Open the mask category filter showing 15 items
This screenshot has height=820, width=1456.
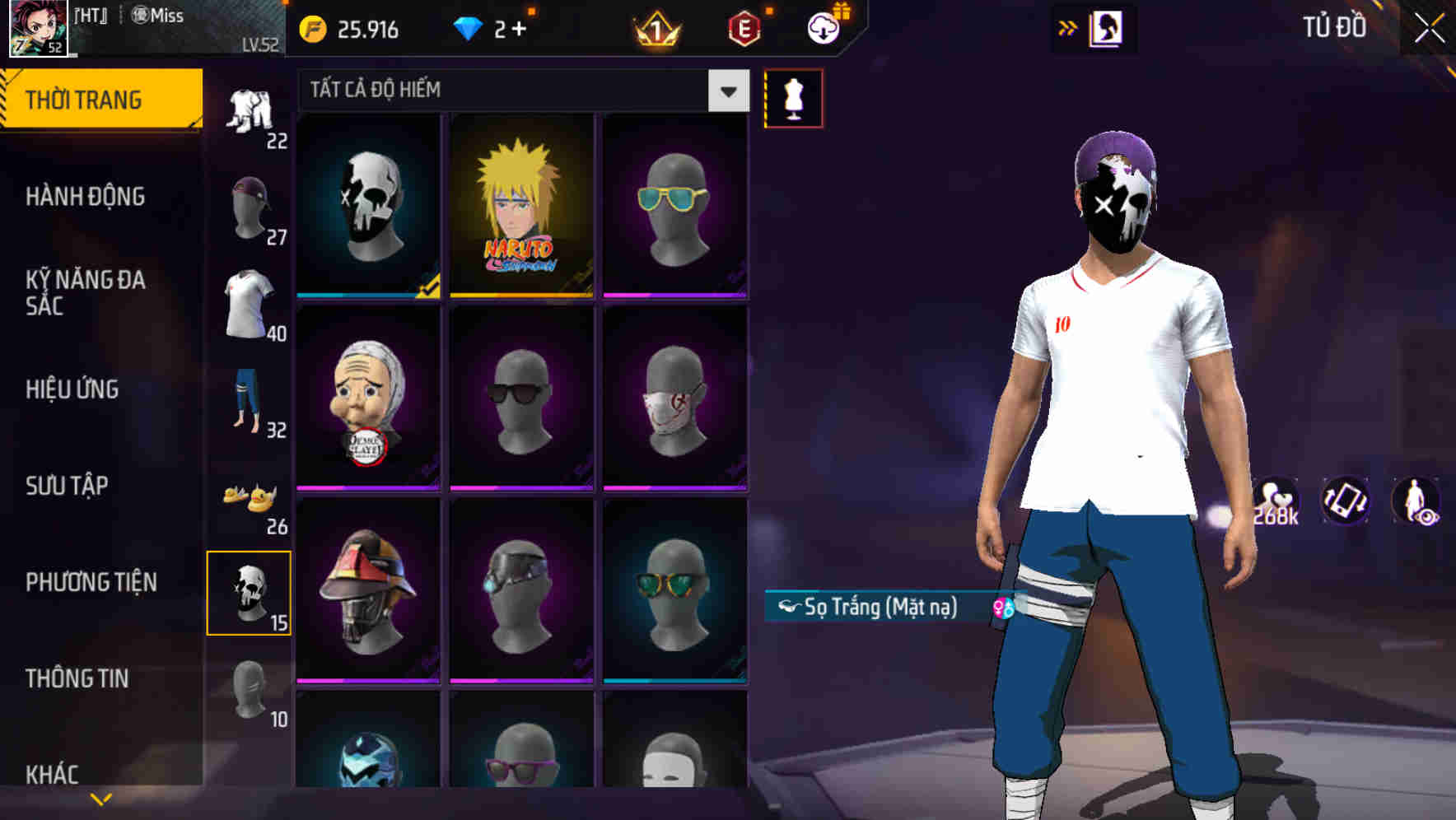point(250,593)
